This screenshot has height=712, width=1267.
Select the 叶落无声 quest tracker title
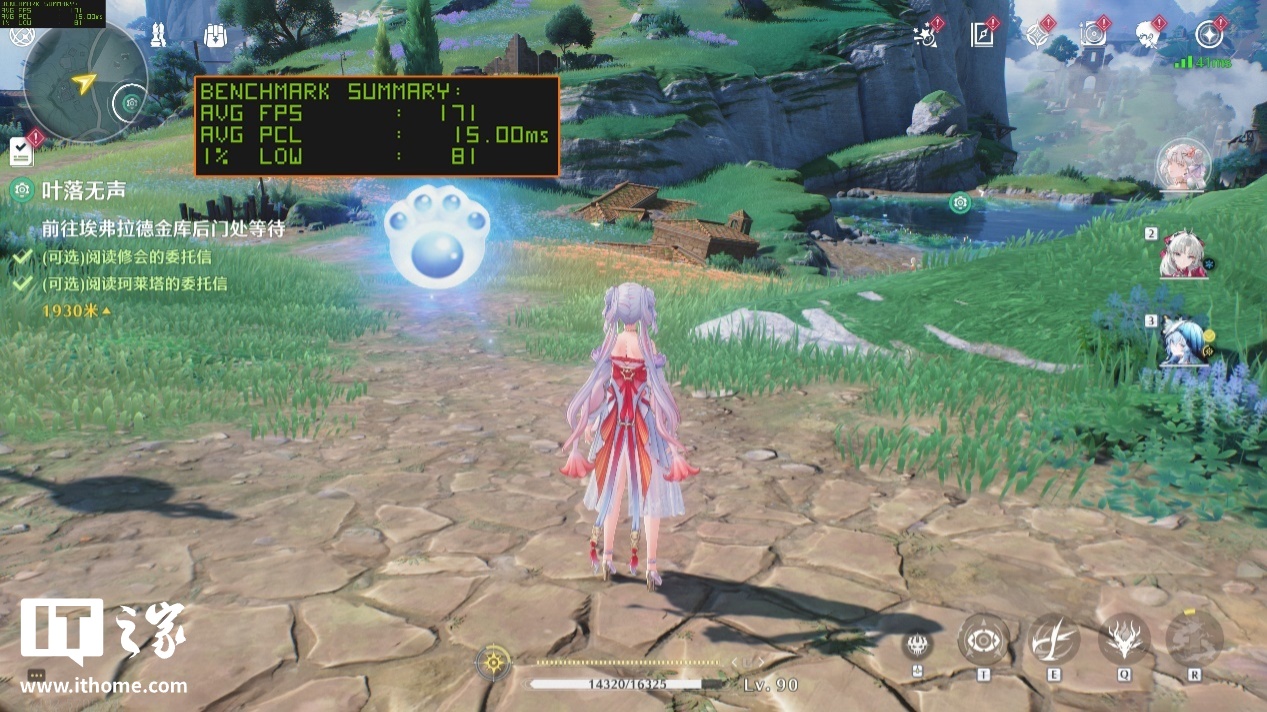82,189
